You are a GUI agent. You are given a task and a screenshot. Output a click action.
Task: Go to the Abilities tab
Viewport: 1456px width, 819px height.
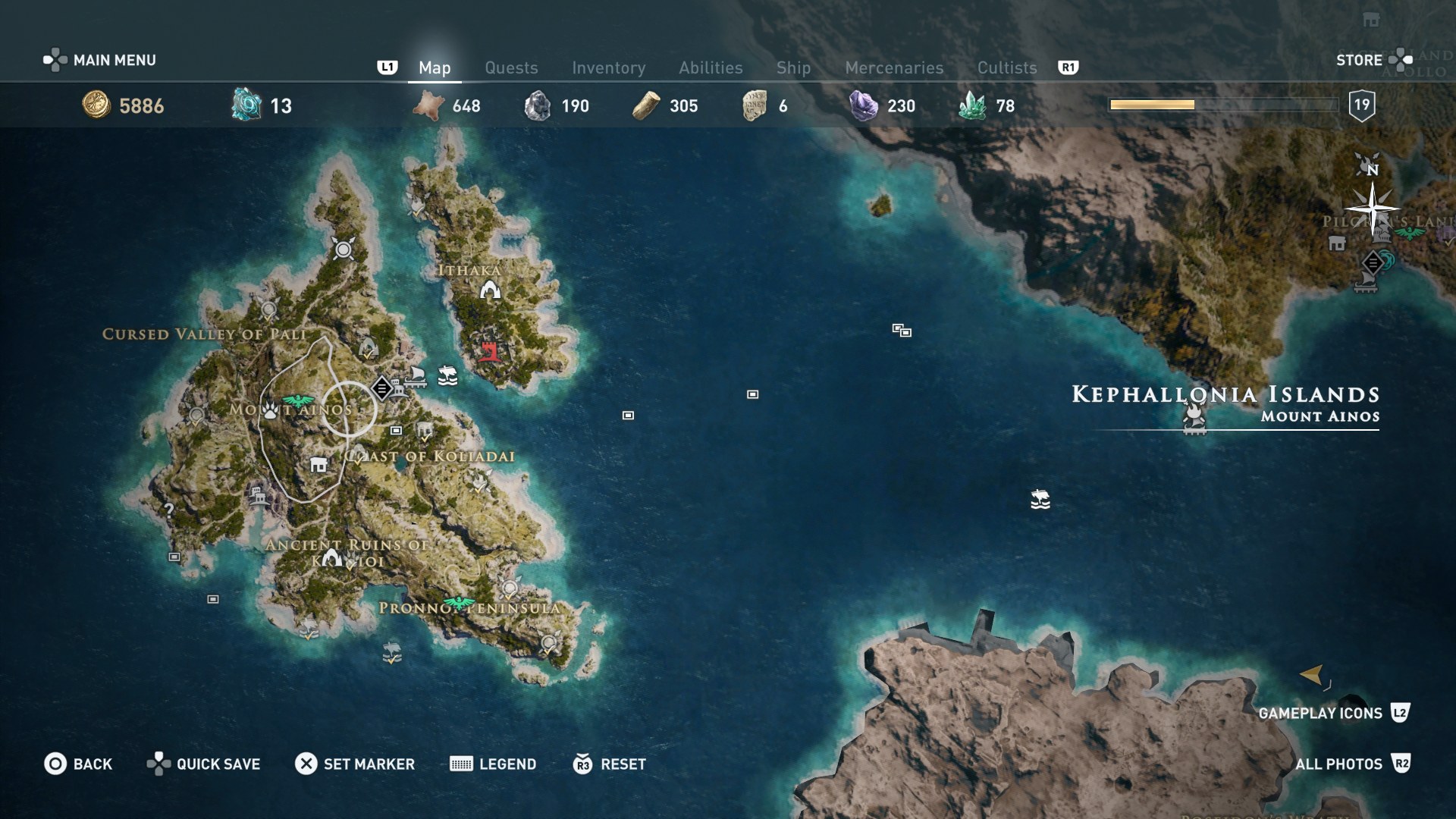pyautogui.click(x=711, y=67)
